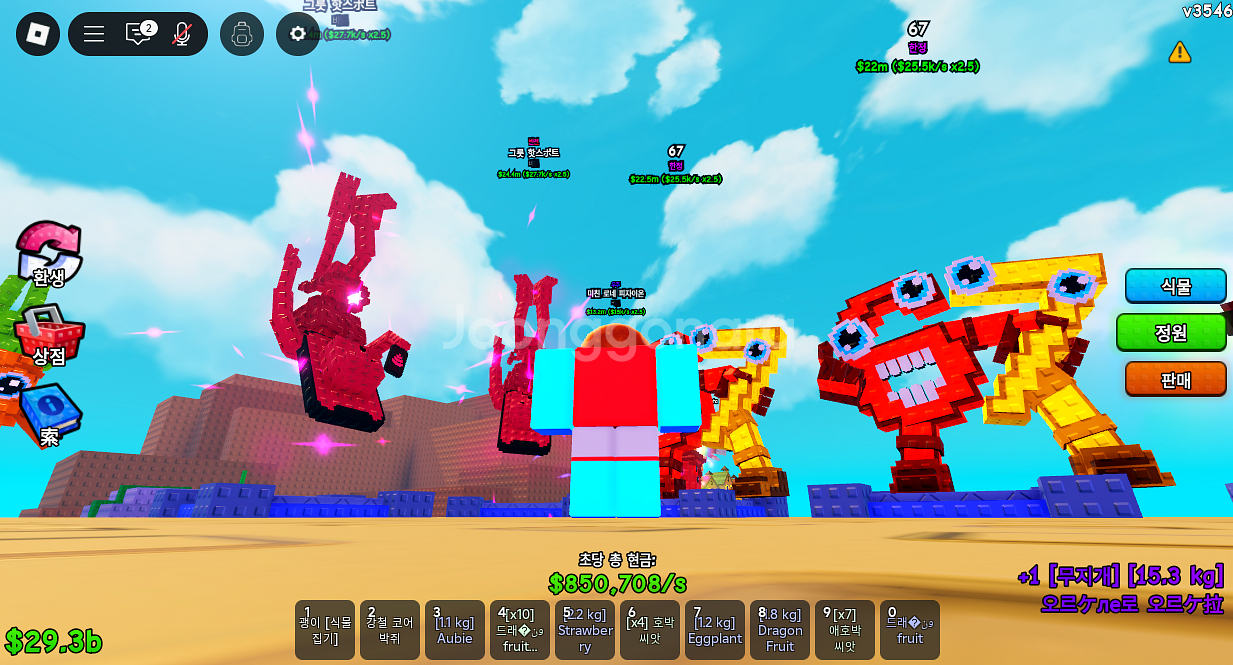
Task: Open the 상점 shop basket icon
Action: (x=48, y=335)
